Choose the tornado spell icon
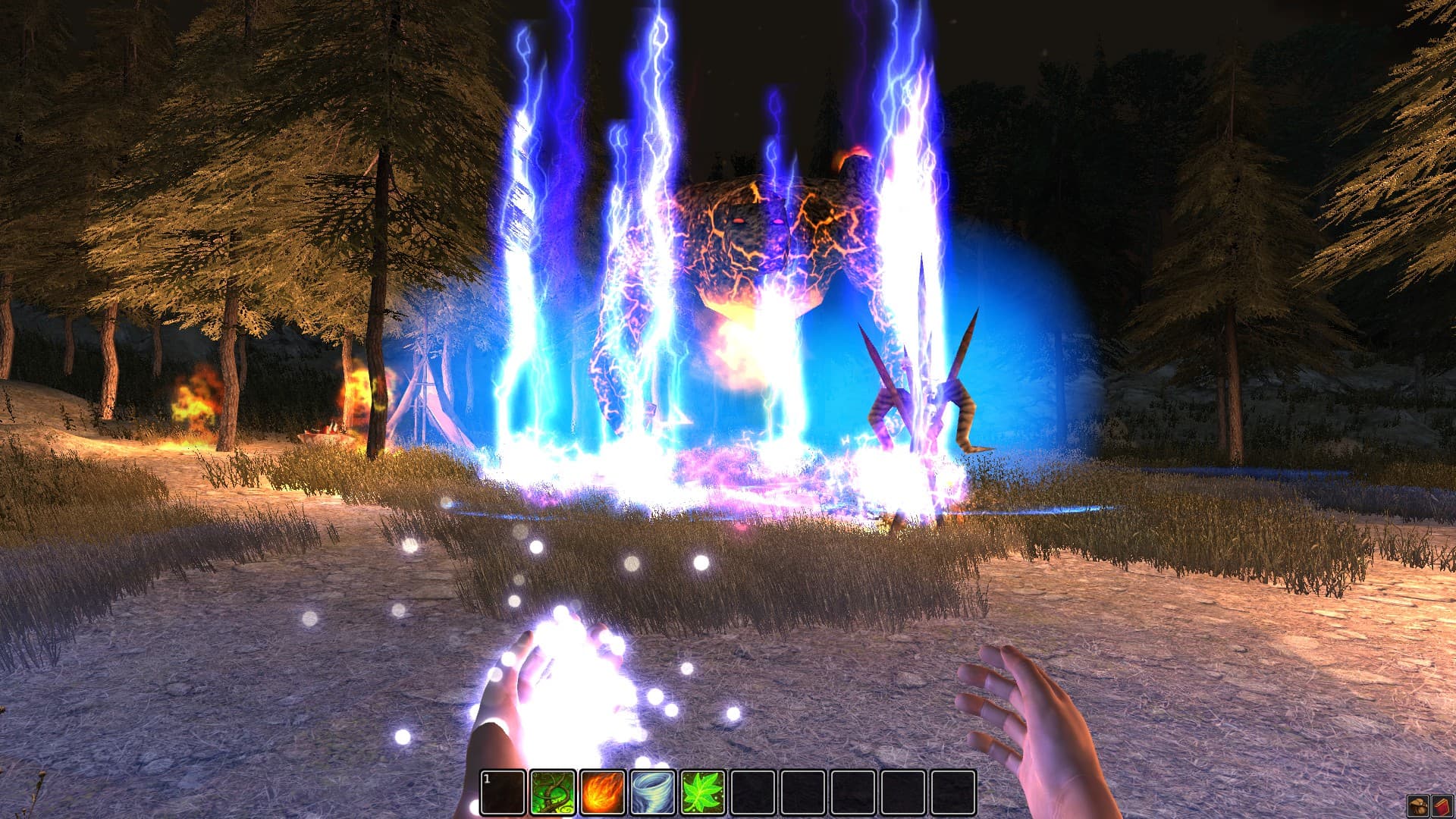Viewport: 1456px width, 819px height. click(652, 792)
